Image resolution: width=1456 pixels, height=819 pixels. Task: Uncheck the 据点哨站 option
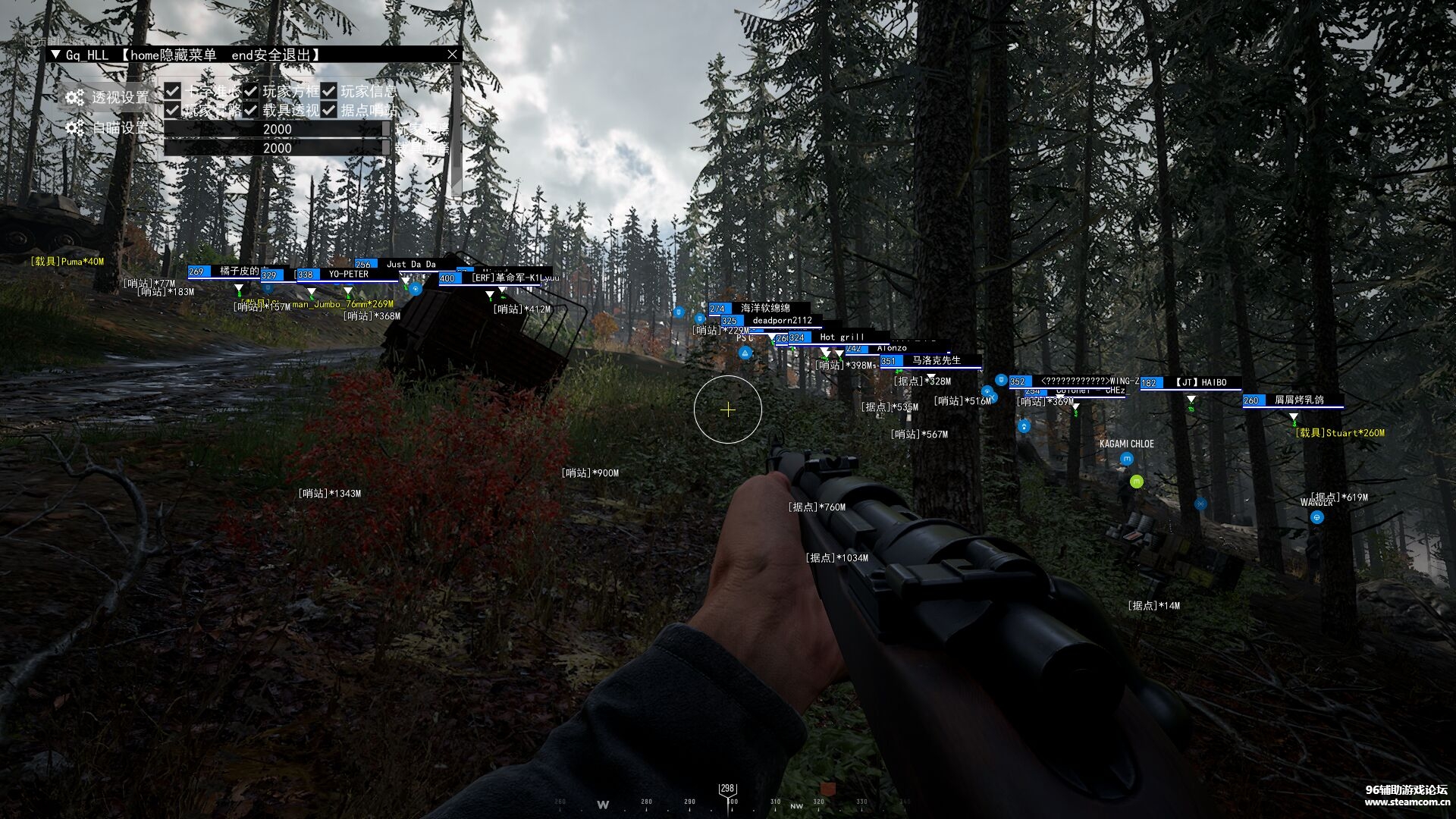tap(329, 110)
